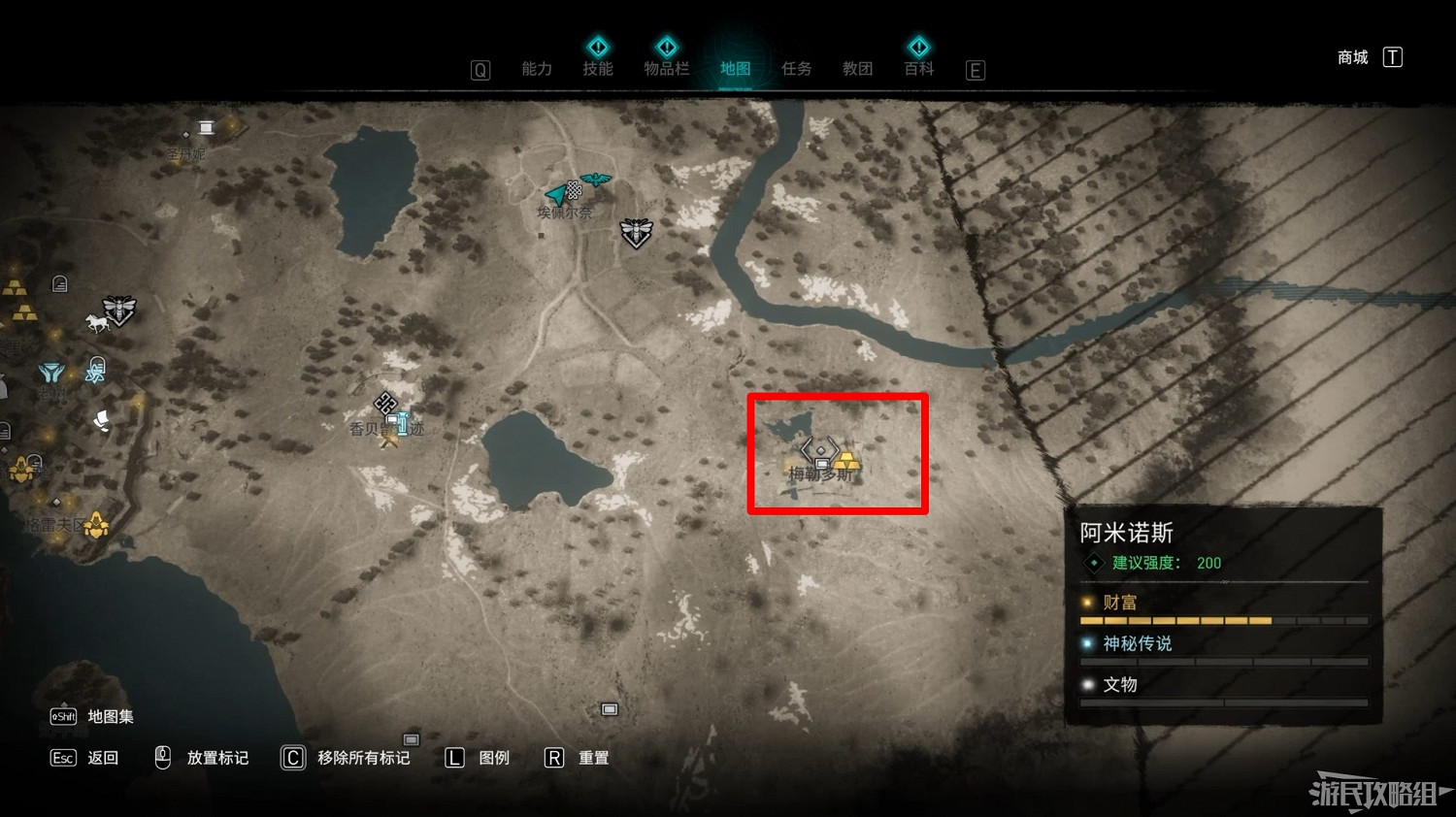Click the blue hands offering altar icon
Viewport: 1456px width, 817px height.
(x=51, y=373)
